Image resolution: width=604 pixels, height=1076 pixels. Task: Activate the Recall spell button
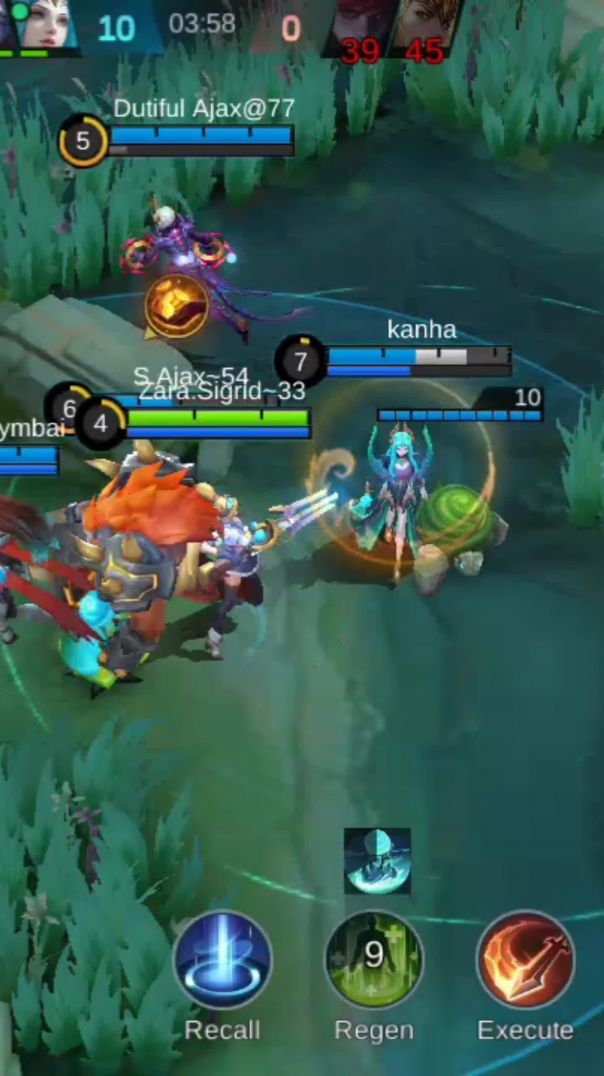tap(222, 960)
